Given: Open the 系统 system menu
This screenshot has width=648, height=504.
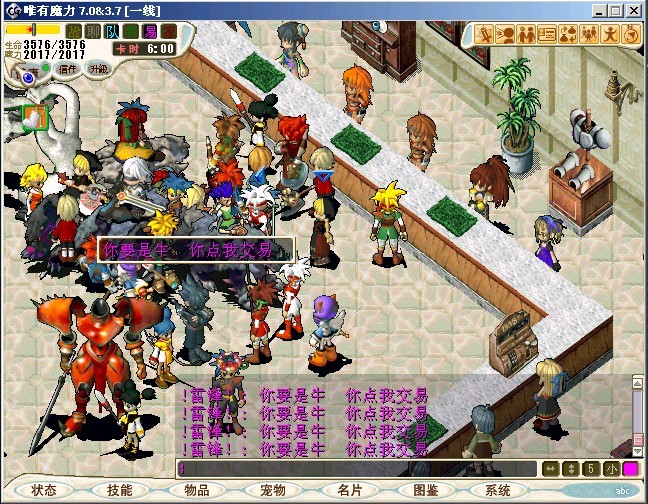Looking at the screenshot, I should (x=498, y=491).
